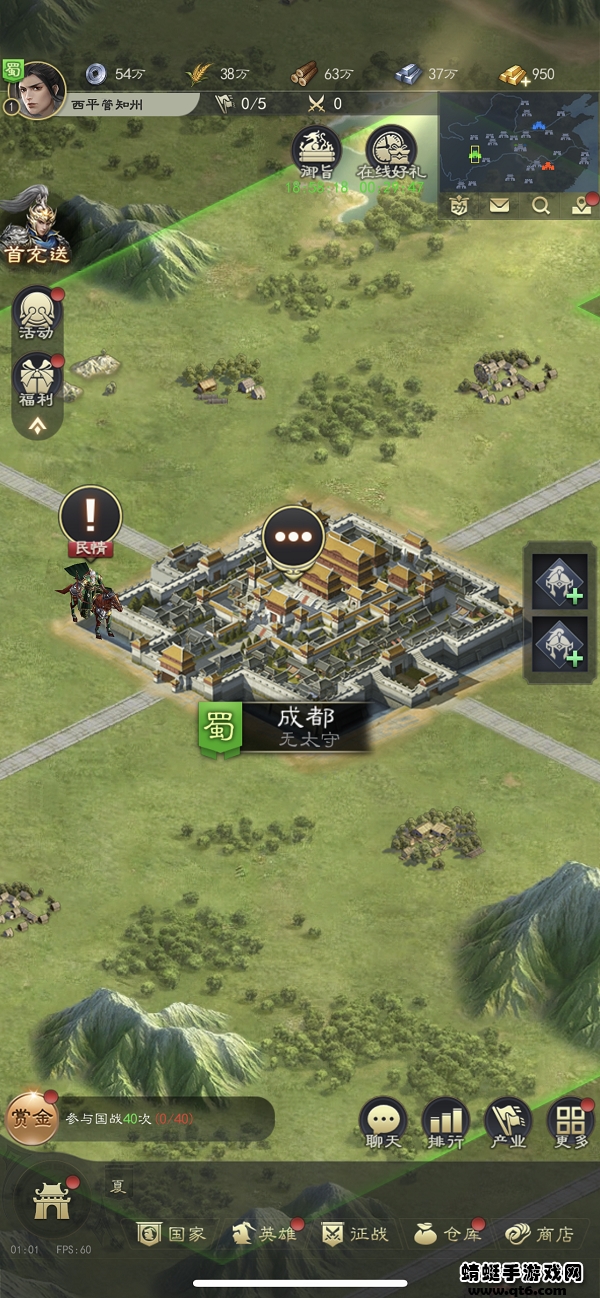This screenshot has width=600, height=1298.
Task: Open the 首充送 first recharge offer
Action: (x=36, y=229)
